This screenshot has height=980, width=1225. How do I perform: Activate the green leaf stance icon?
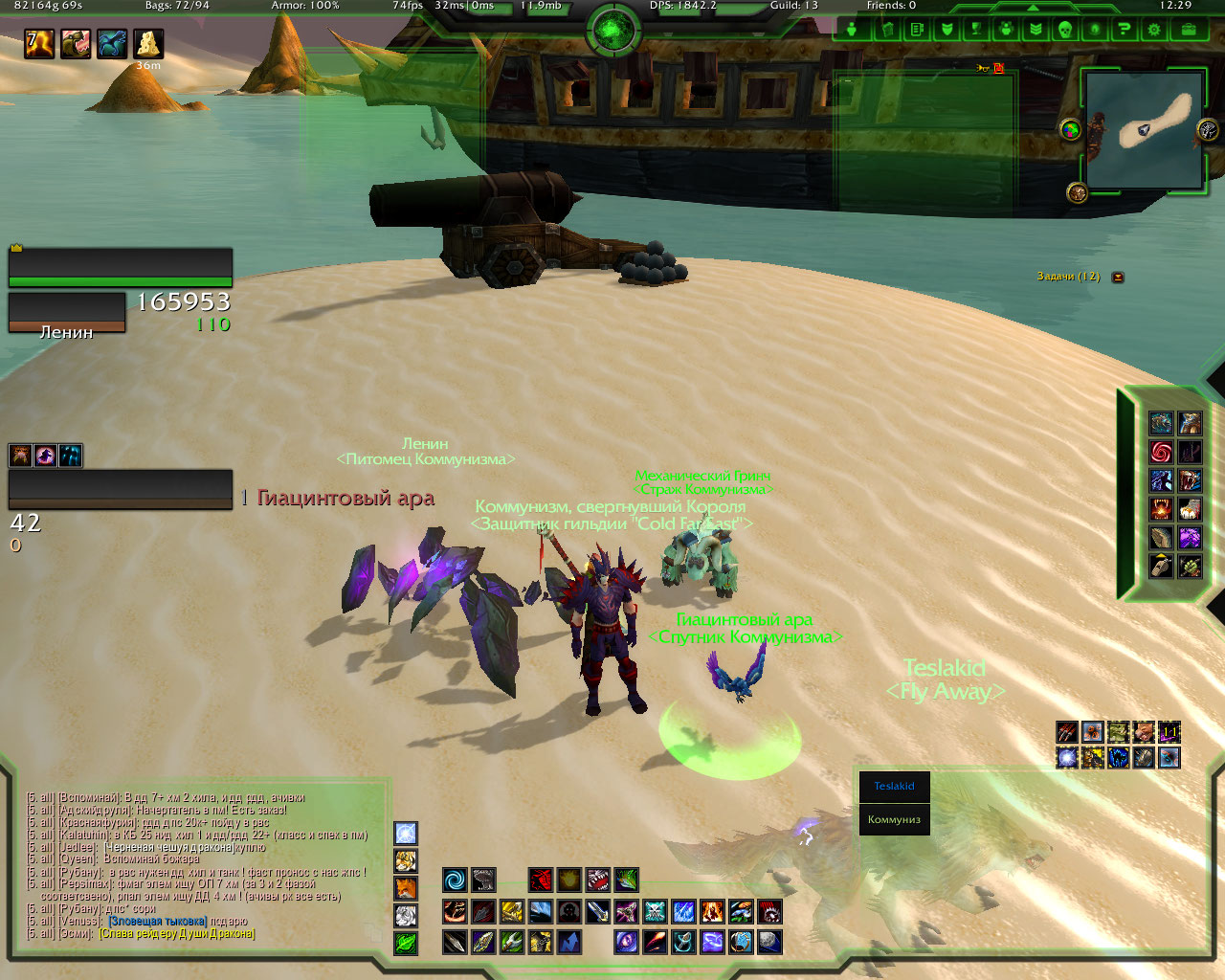pos(406,943)
